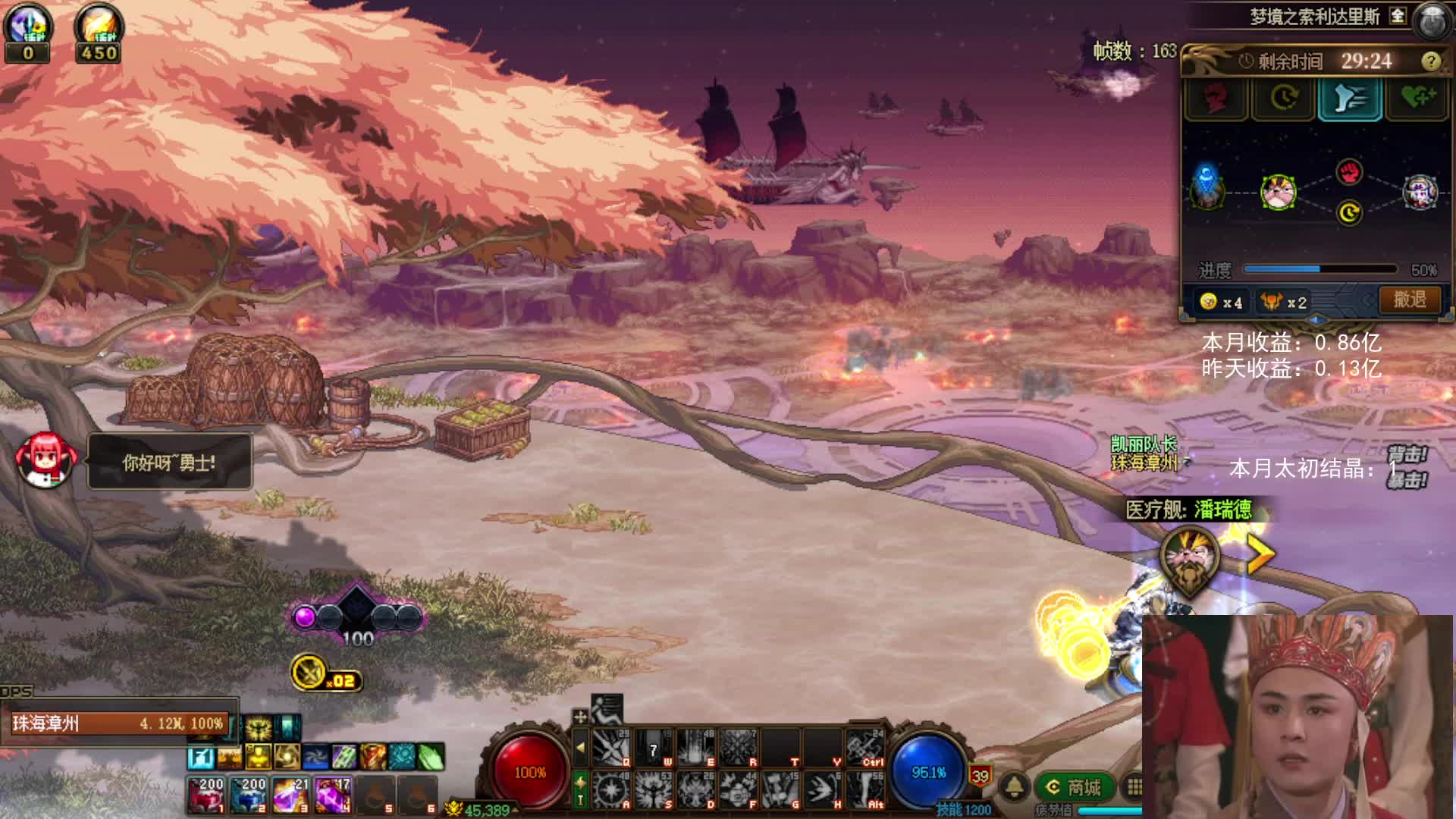
Task: Activate the skill bound to A
Action: [x=611, y=789]
